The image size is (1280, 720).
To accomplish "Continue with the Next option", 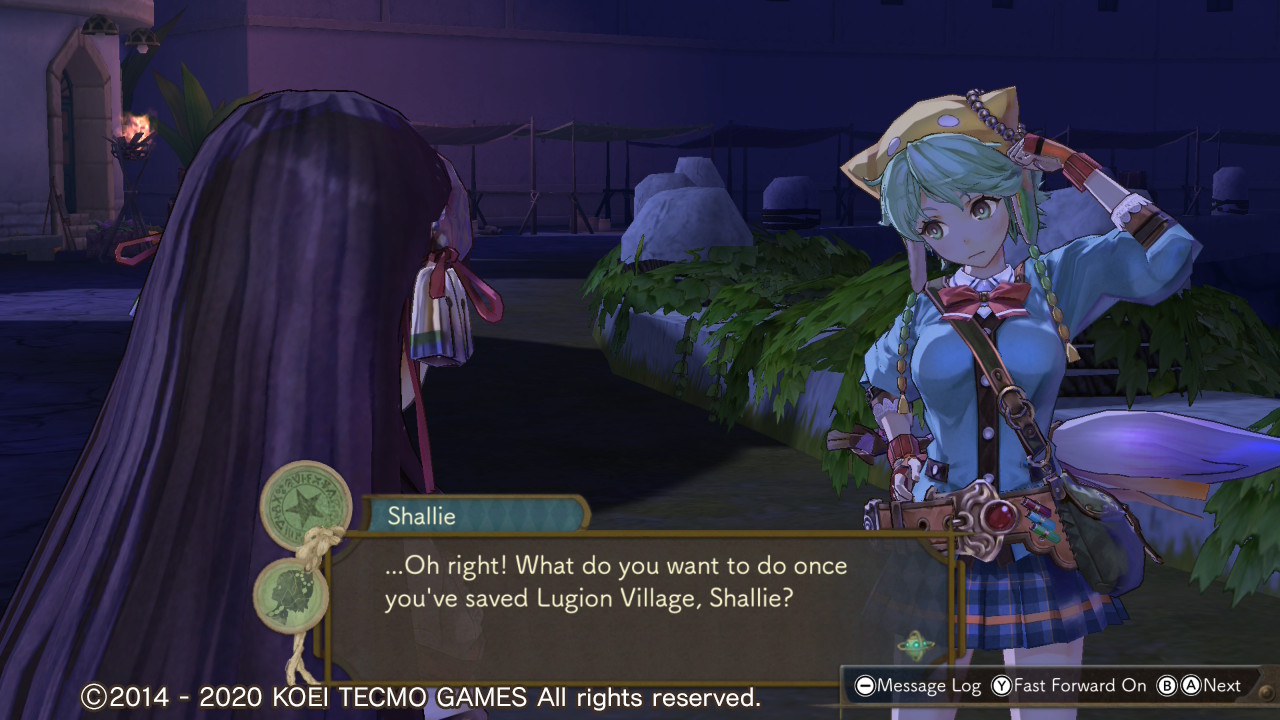I will click(1198, 686).
